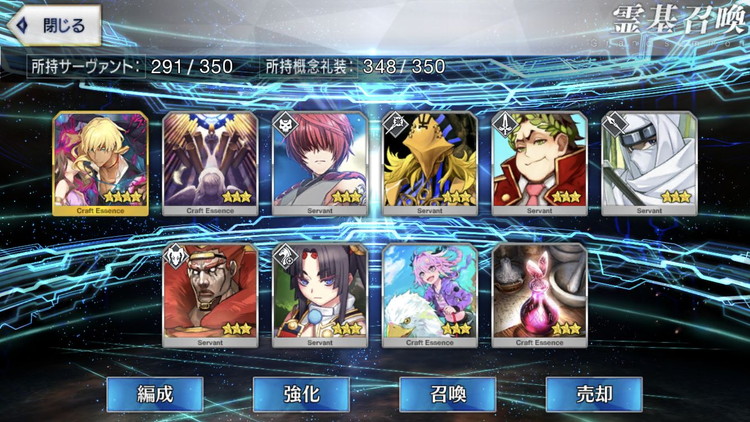Image resolution: width=750 pixels, height=422 pixels.
Task: Inspect the white-hooded servant card
Action: pos(650,161)
